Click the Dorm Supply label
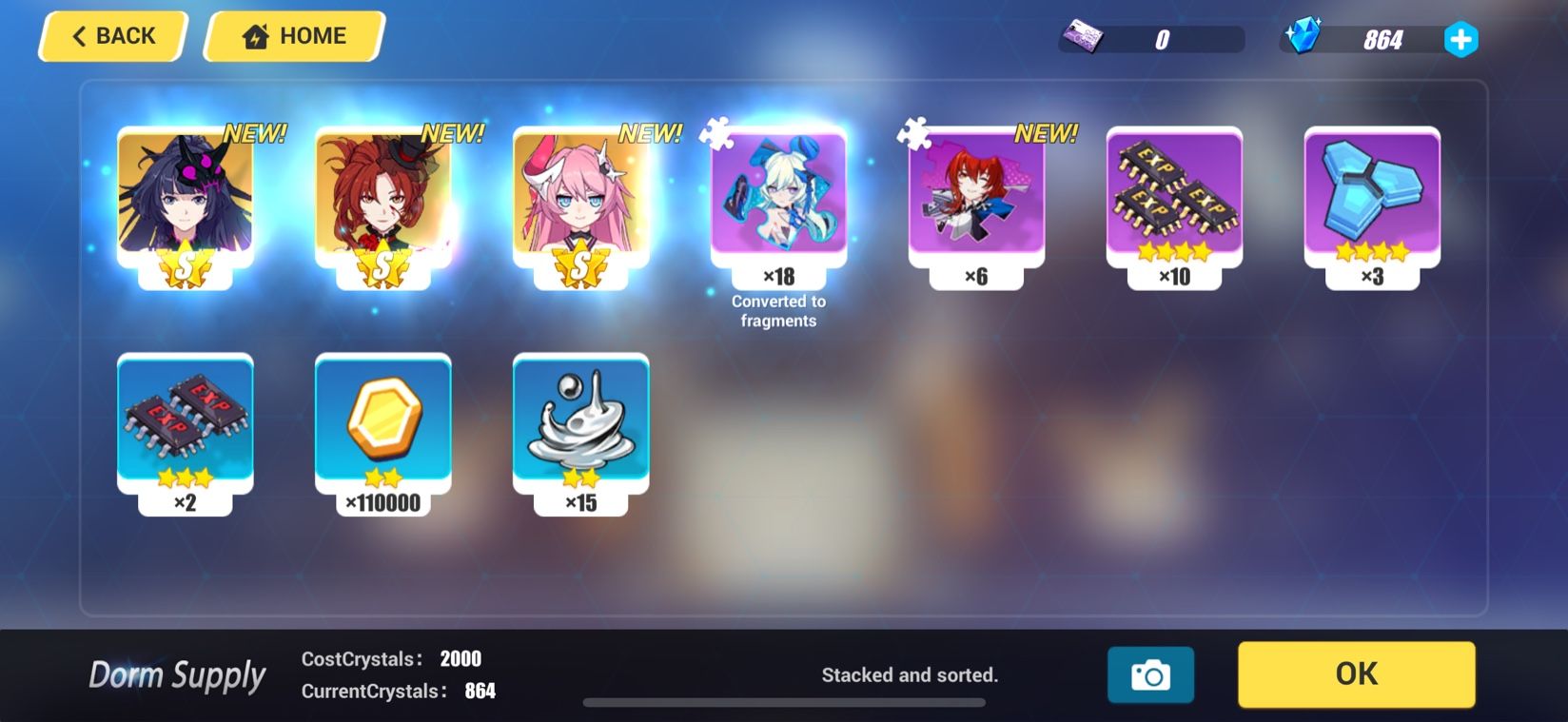The width and height of the screenshot is (1568, 722). (x=176, y=675)
